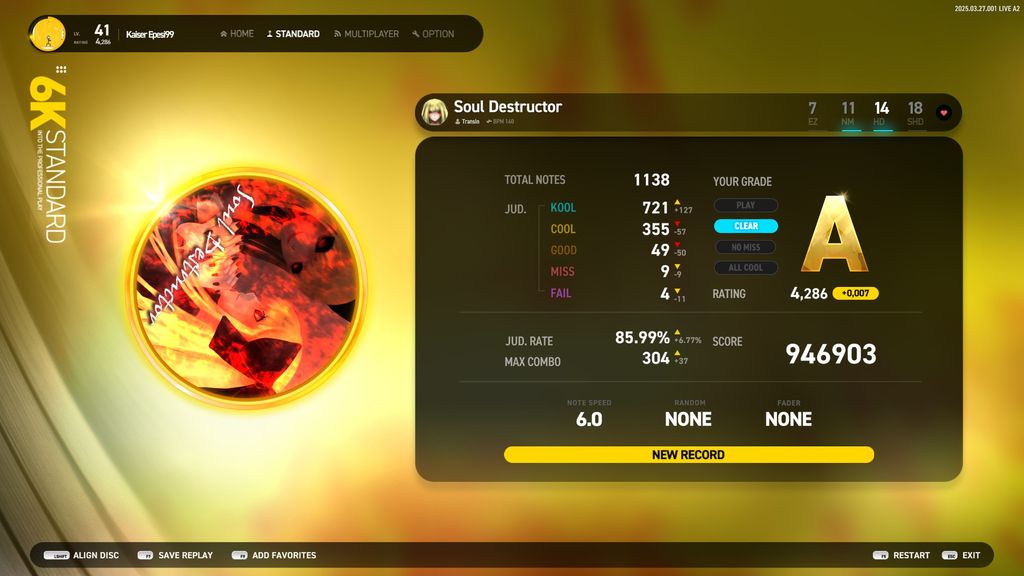1024x576 pixels.
Task: Save the replay of this play
Action: (x=175, y=555)
